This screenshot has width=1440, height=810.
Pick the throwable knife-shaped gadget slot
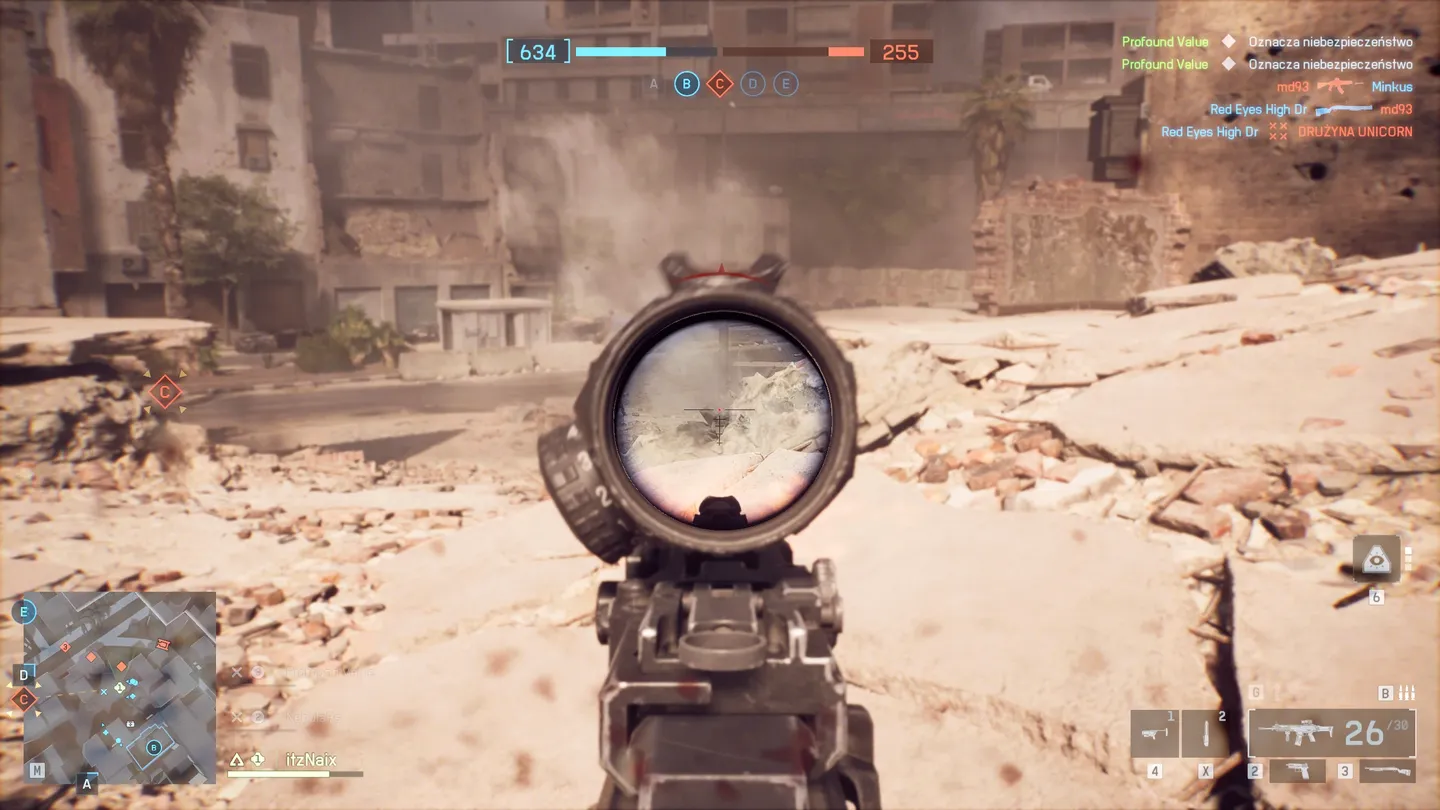point(1205,734)
